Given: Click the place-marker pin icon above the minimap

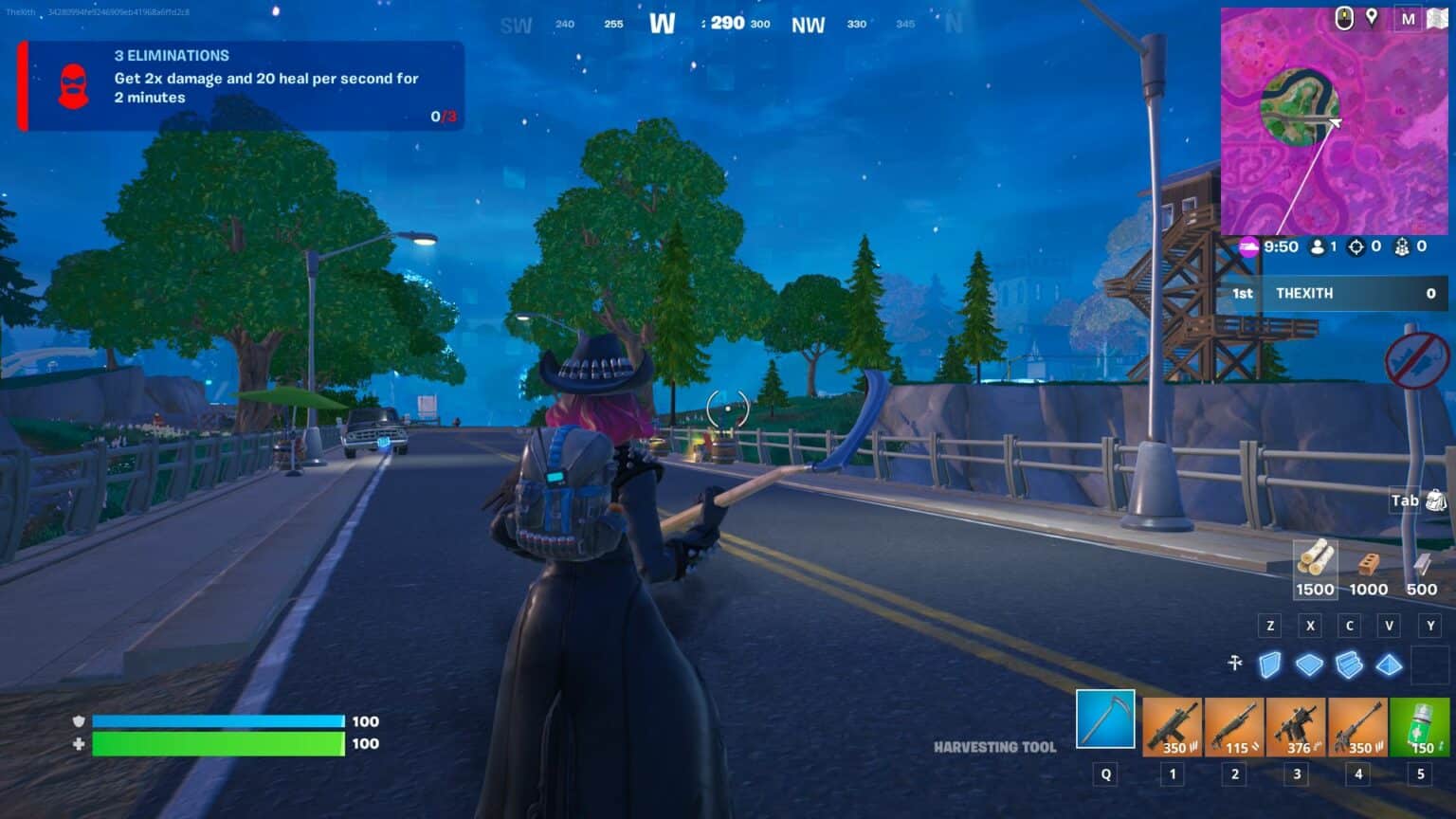Looking at the screenshot, I should (1374, 16).
